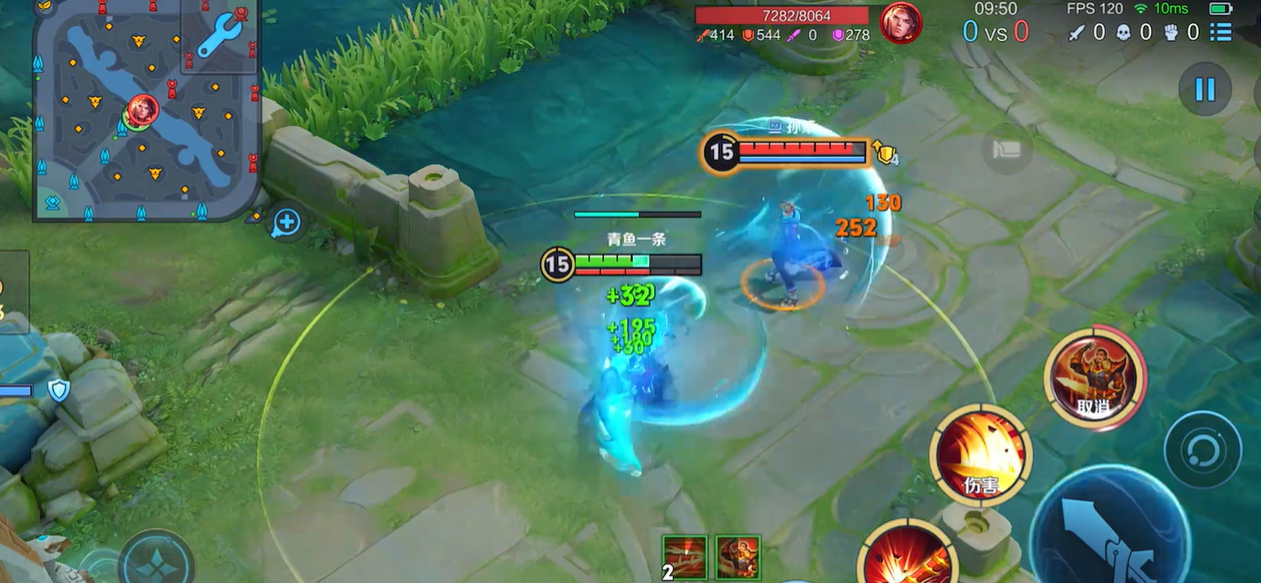Open the wrench settings on the minimap

[220, 35]
